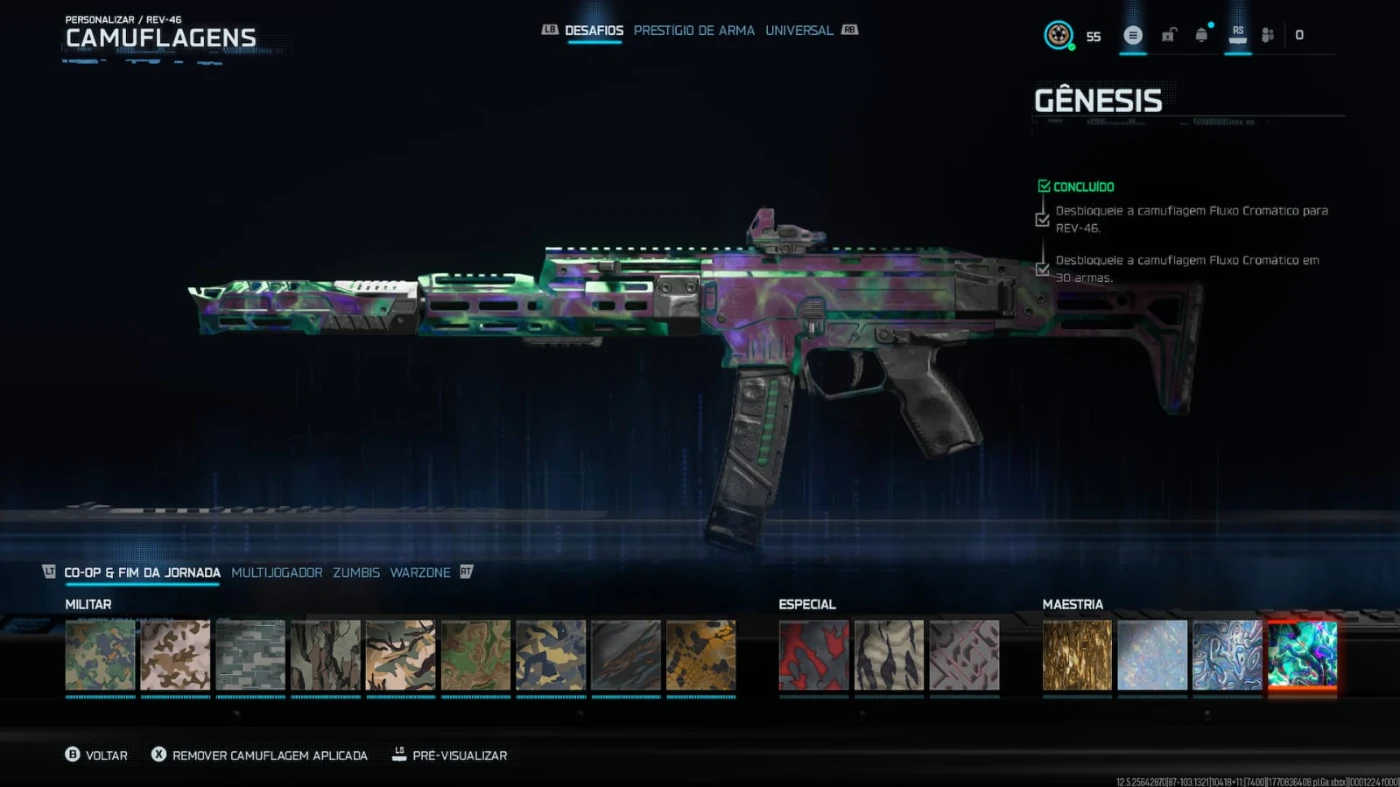Switch to Multijogador camouflages
This screenshot has height=787, width=1400.
(x=277, y=573)
